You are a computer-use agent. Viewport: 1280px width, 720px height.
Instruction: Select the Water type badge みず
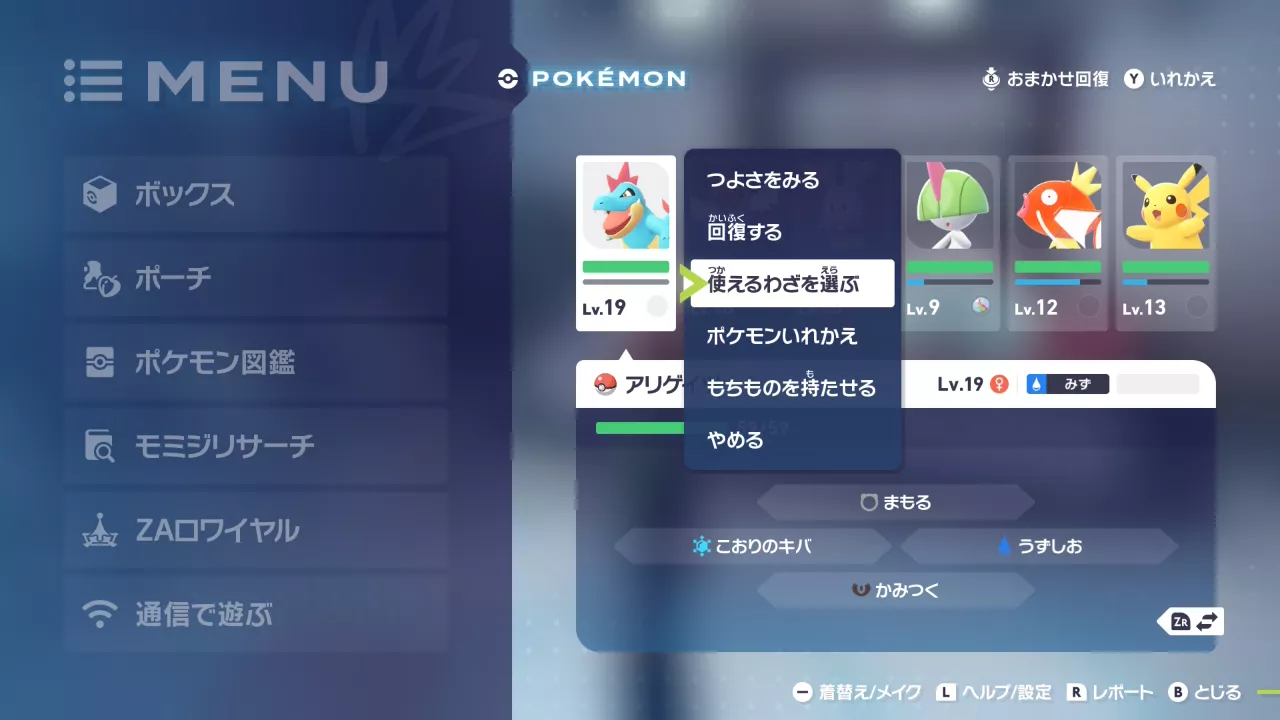click(x=1067, y=383)
